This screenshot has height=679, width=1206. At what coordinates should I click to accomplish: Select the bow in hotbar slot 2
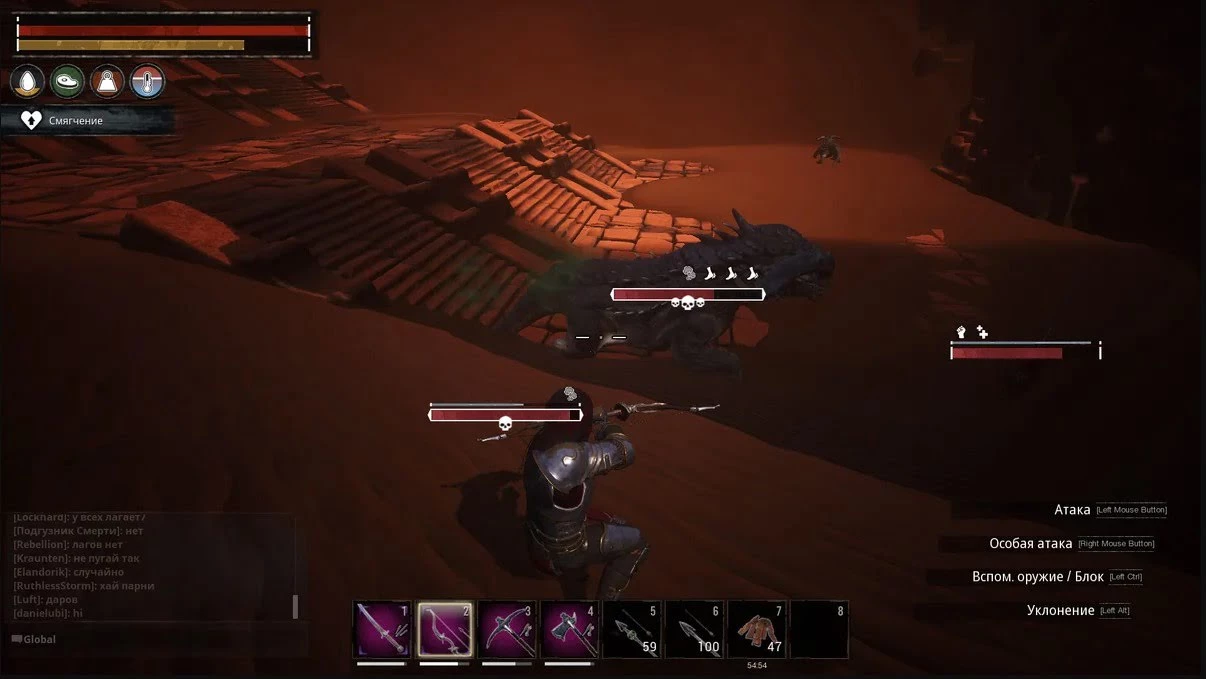445,630
